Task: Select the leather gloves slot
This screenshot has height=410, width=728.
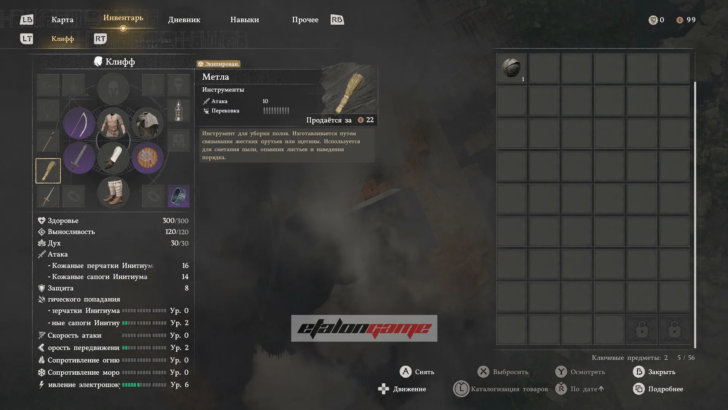Action: coord(113,157)
